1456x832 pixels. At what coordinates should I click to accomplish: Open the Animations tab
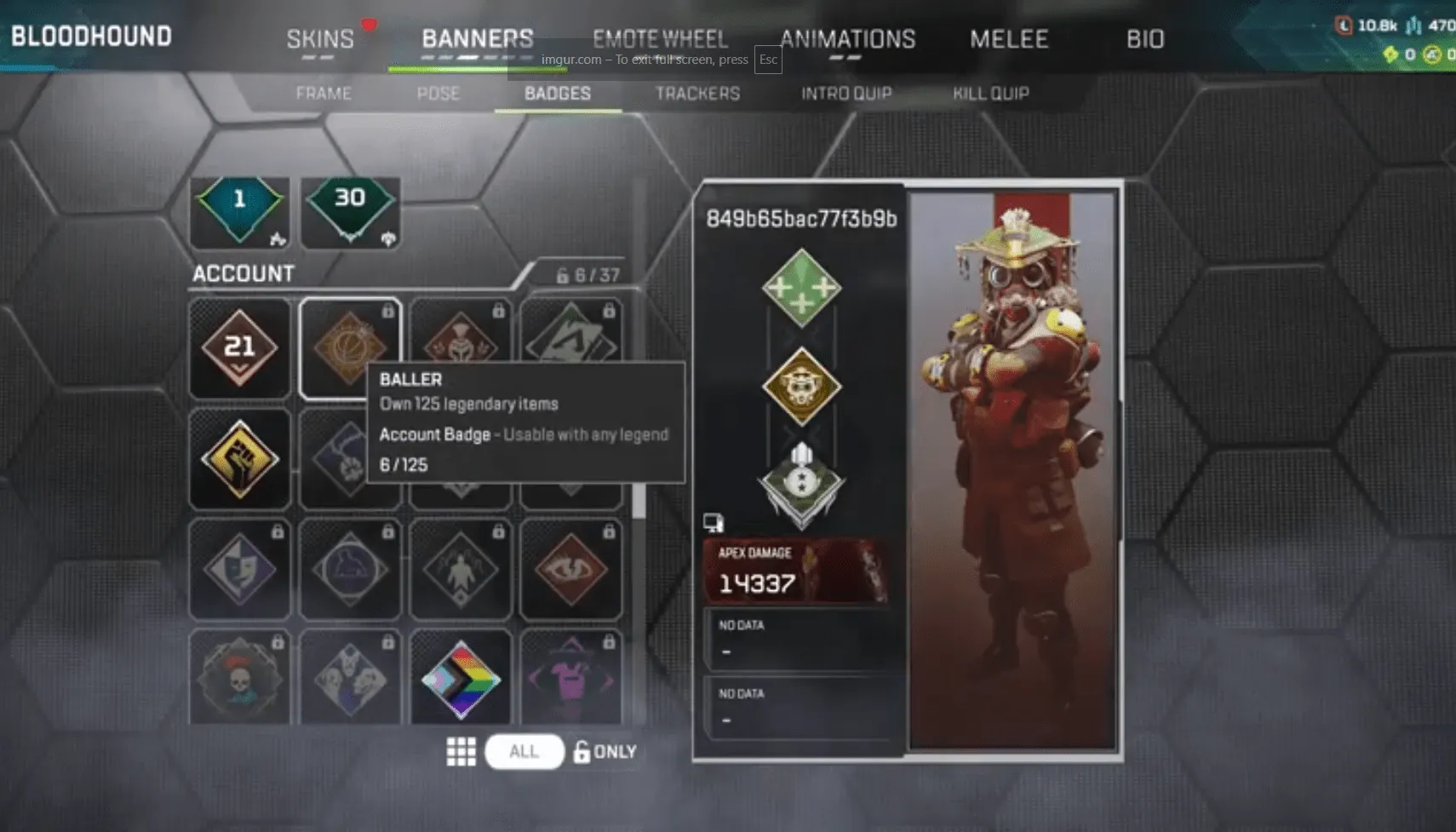(x=847, y=39)
